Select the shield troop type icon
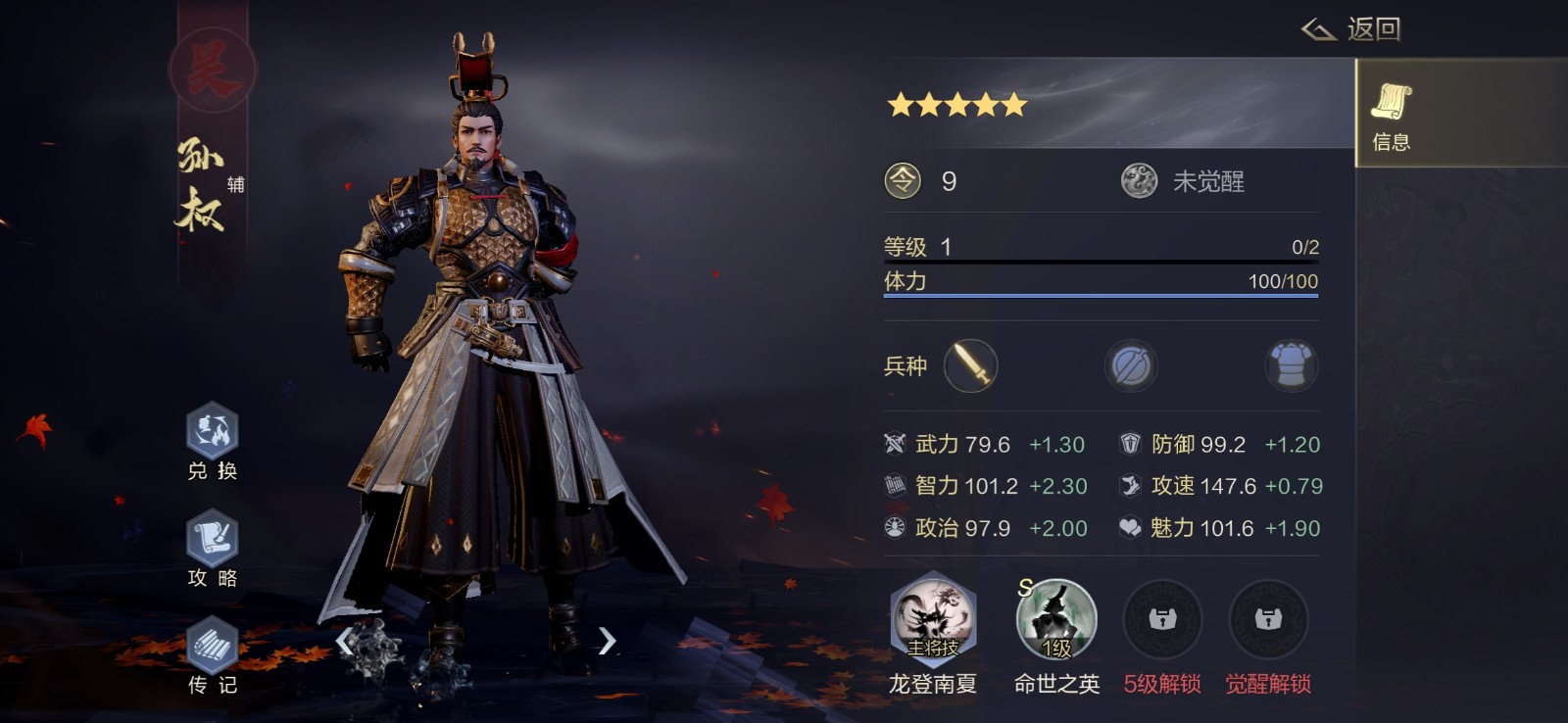 tap(1131, 365)
